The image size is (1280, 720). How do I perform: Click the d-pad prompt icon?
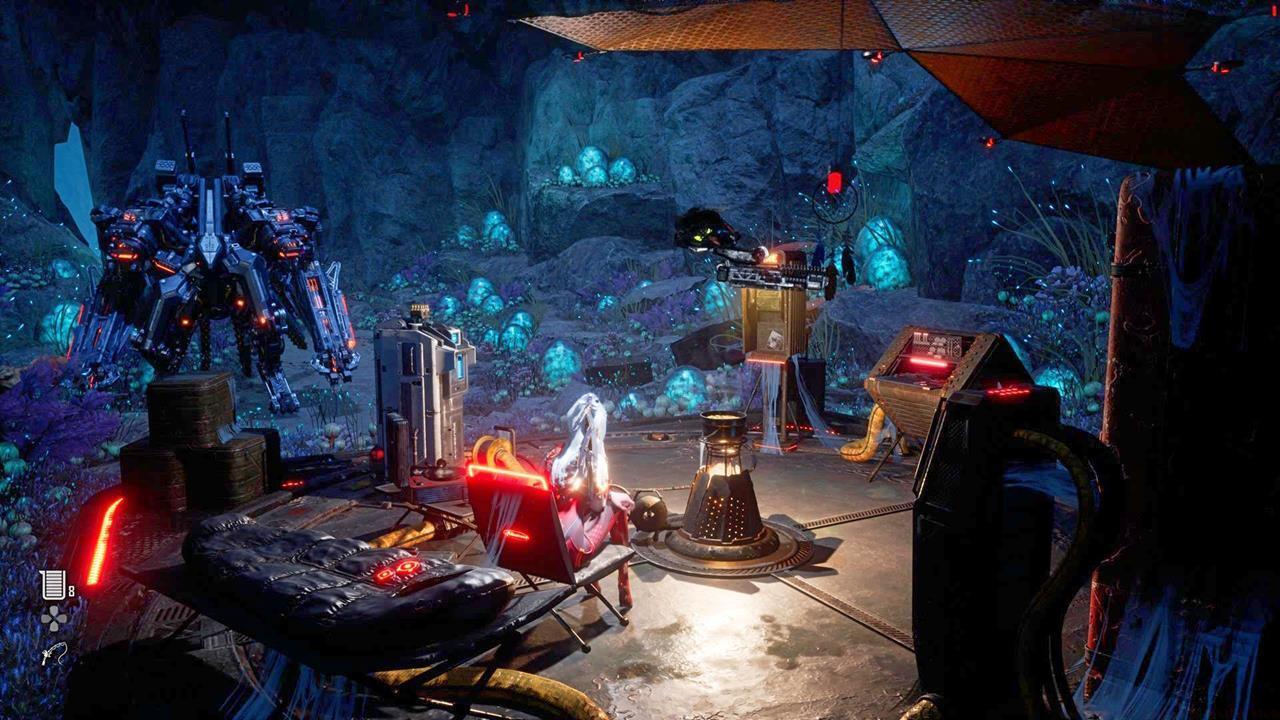point(54,618)
